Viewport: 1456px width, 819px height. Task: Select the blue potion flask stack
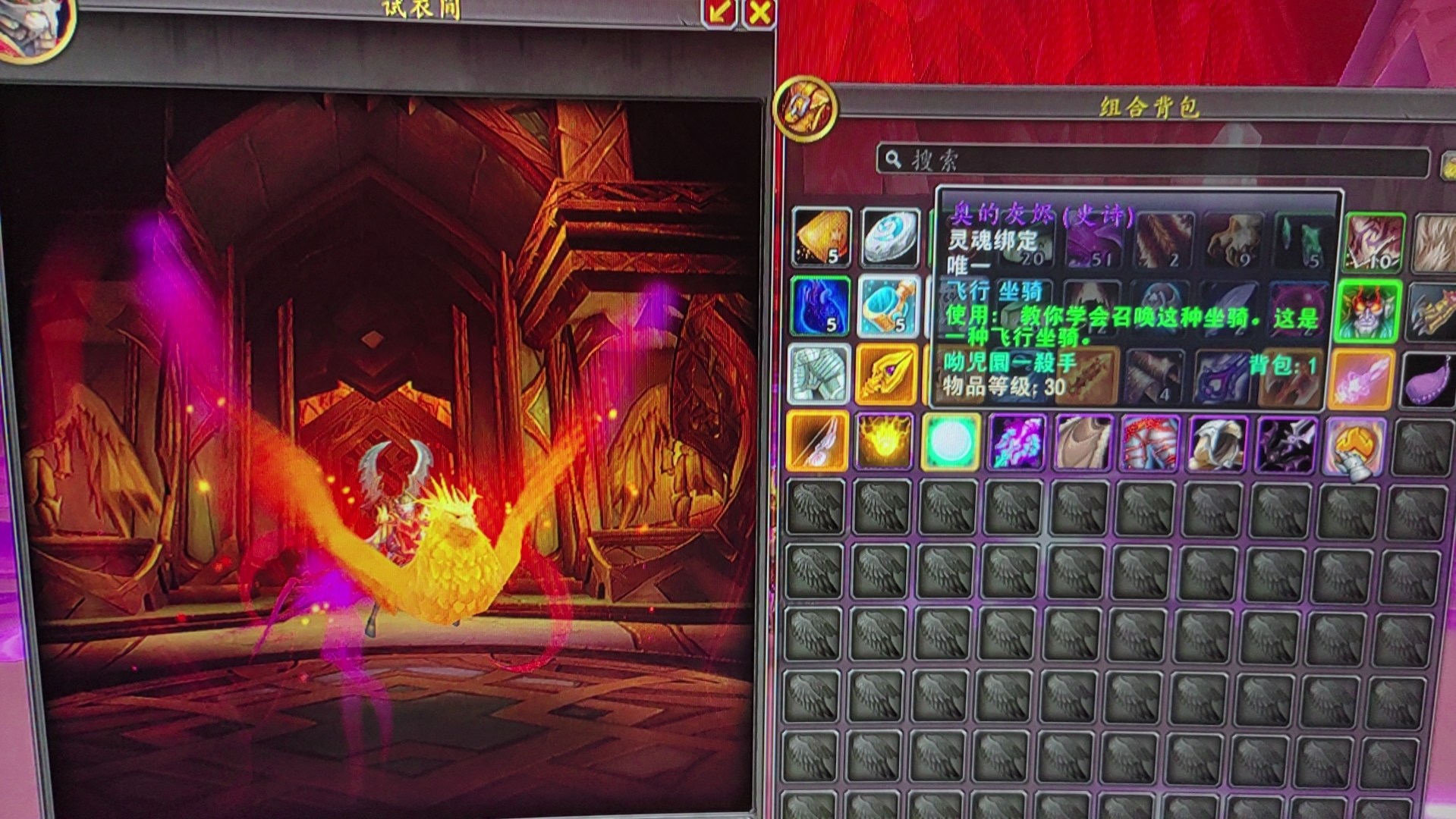pos(888,306)
